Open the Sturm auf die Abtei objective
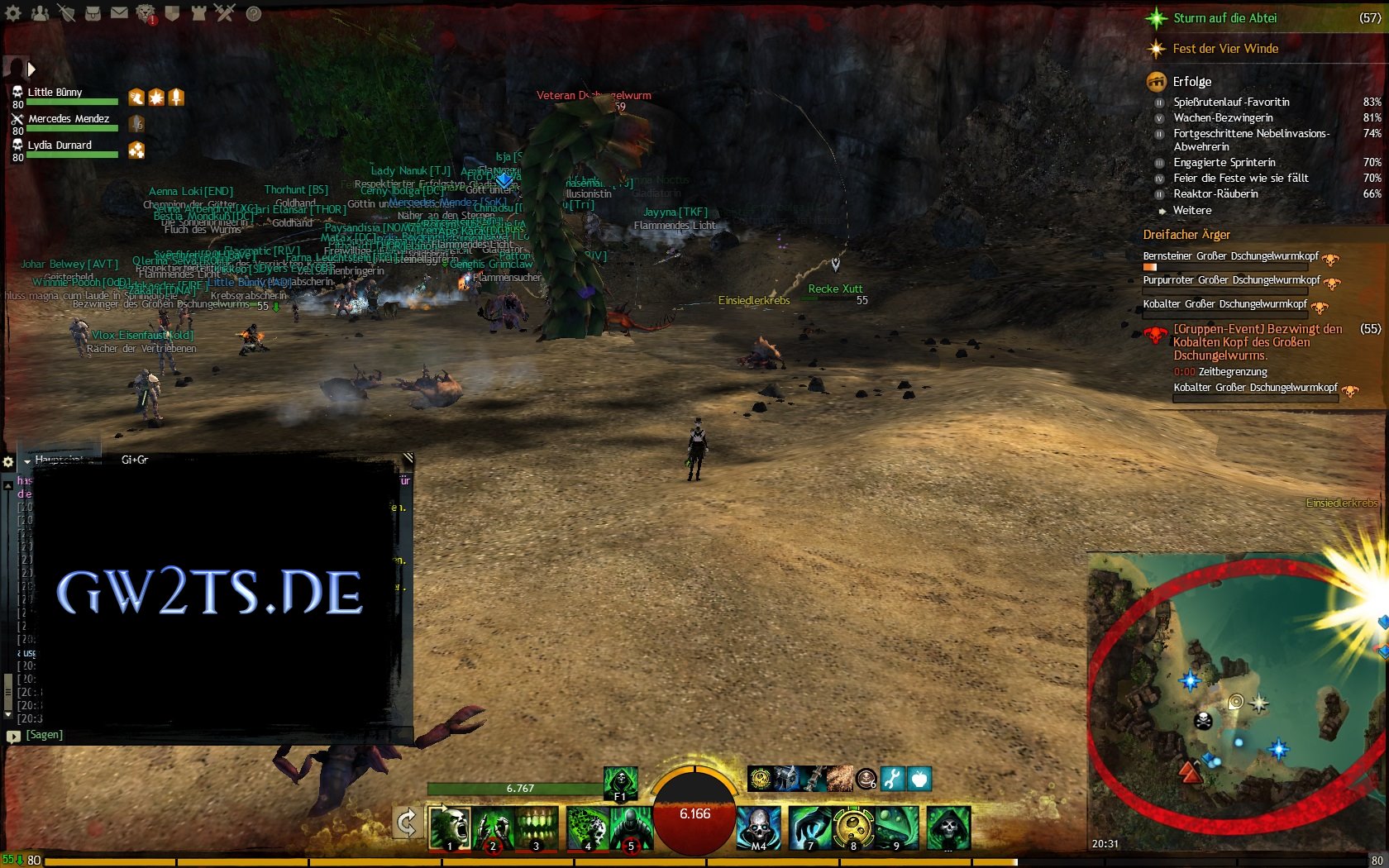The height and width of the screenshot is (868, 1389). (x=1224, y=18)
